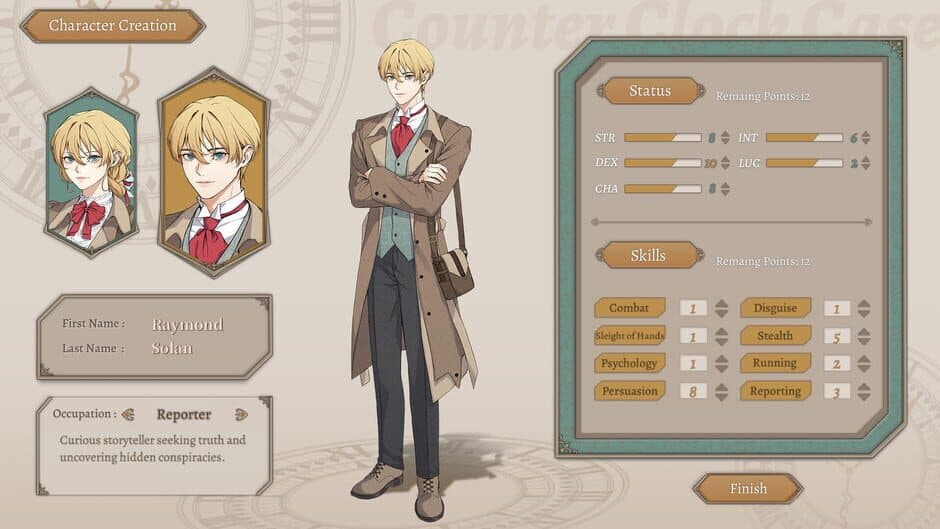Edit the Last Name field Solan
940x529 pixels.
pyautogui.click(x=172, y=348)
